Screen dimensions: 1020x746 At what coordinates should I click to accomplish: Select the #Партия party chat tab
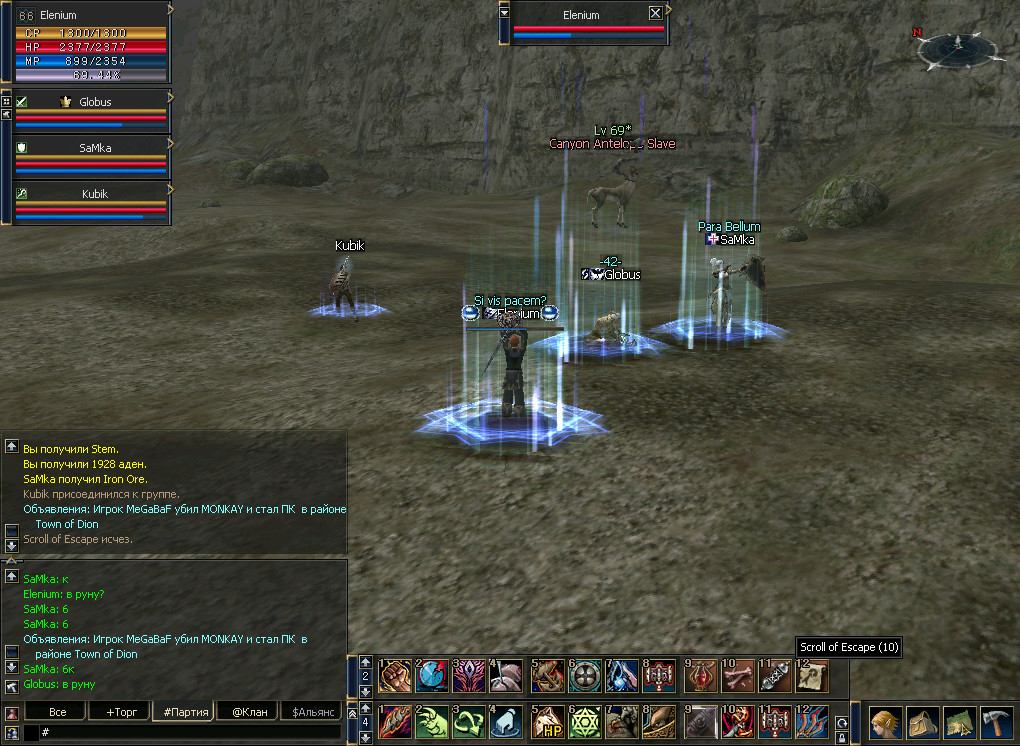pyautogui.click(x=186, y=712)
